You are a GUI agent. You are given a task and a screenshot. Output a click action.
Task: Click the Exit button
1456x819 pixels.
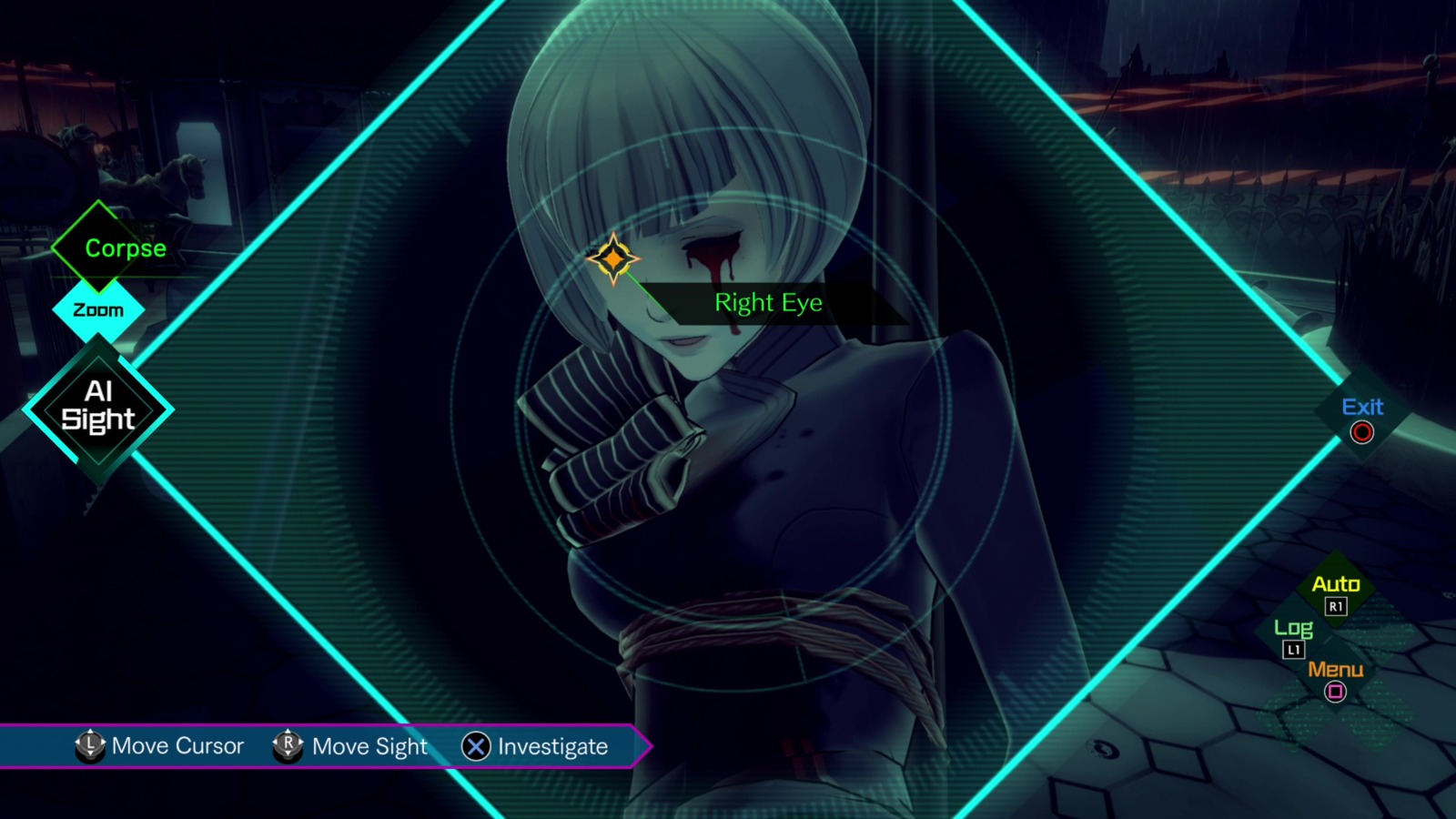click(1361, 408)
